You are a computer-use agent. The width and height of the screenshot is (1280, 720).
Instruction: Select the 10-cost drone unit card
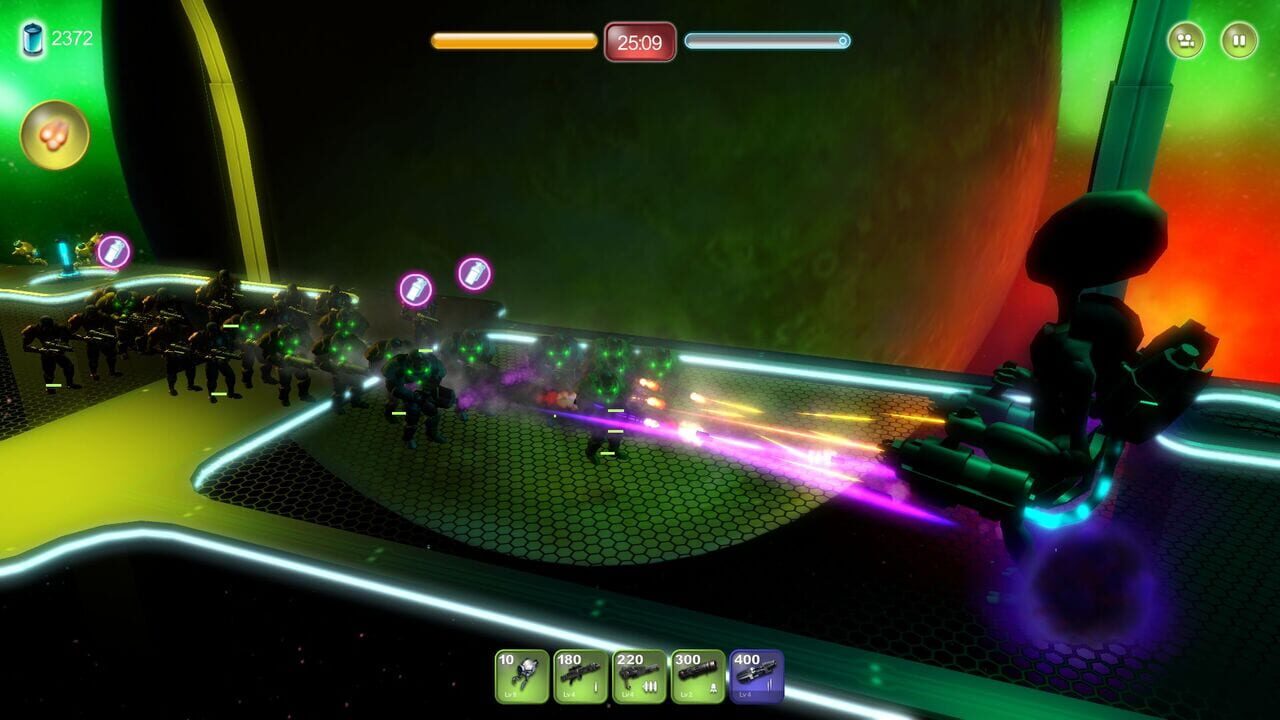click(523, 677)
